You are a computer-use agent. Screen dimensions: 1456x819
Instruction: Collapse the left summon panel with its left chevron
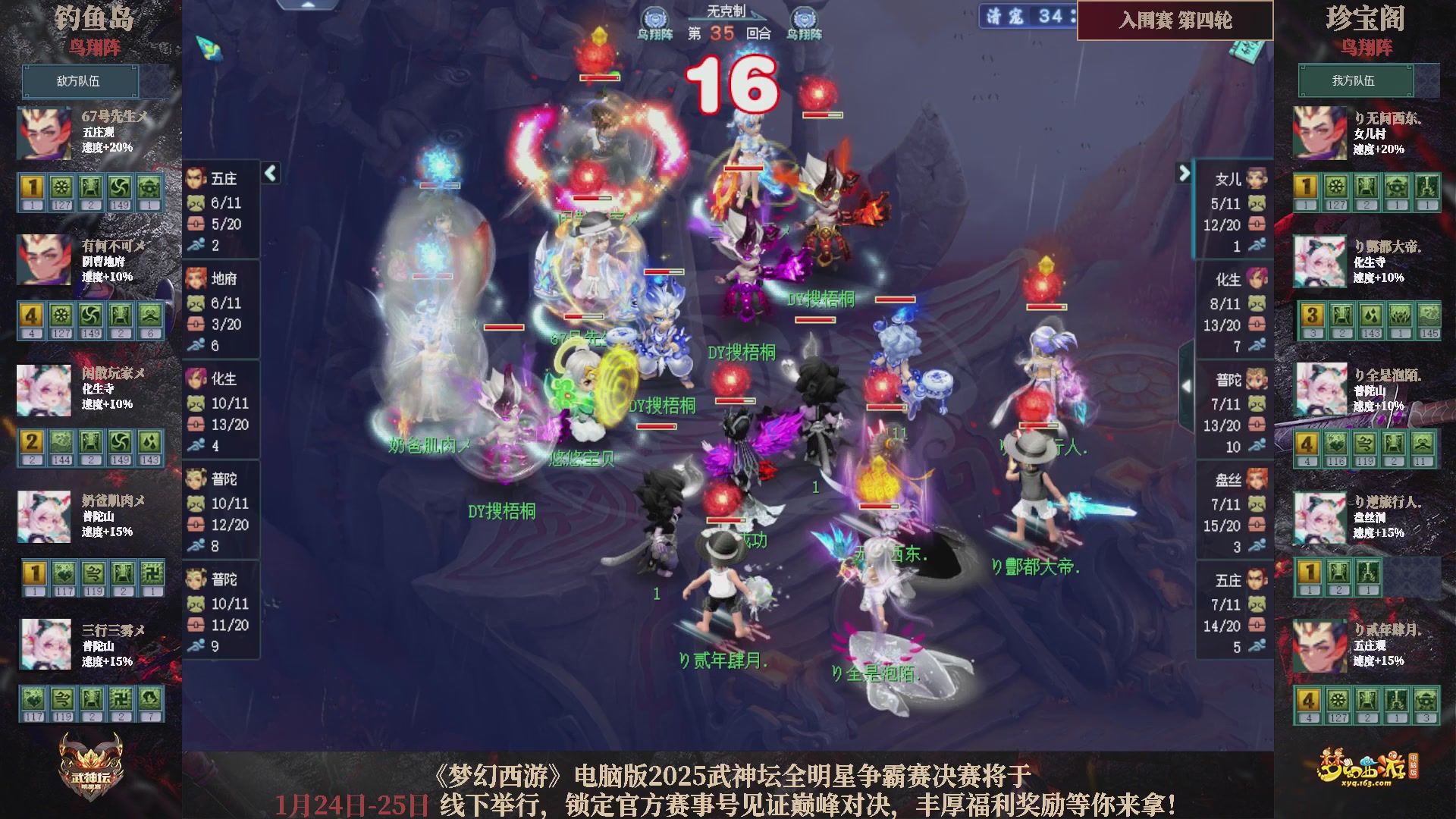(269, 173)
